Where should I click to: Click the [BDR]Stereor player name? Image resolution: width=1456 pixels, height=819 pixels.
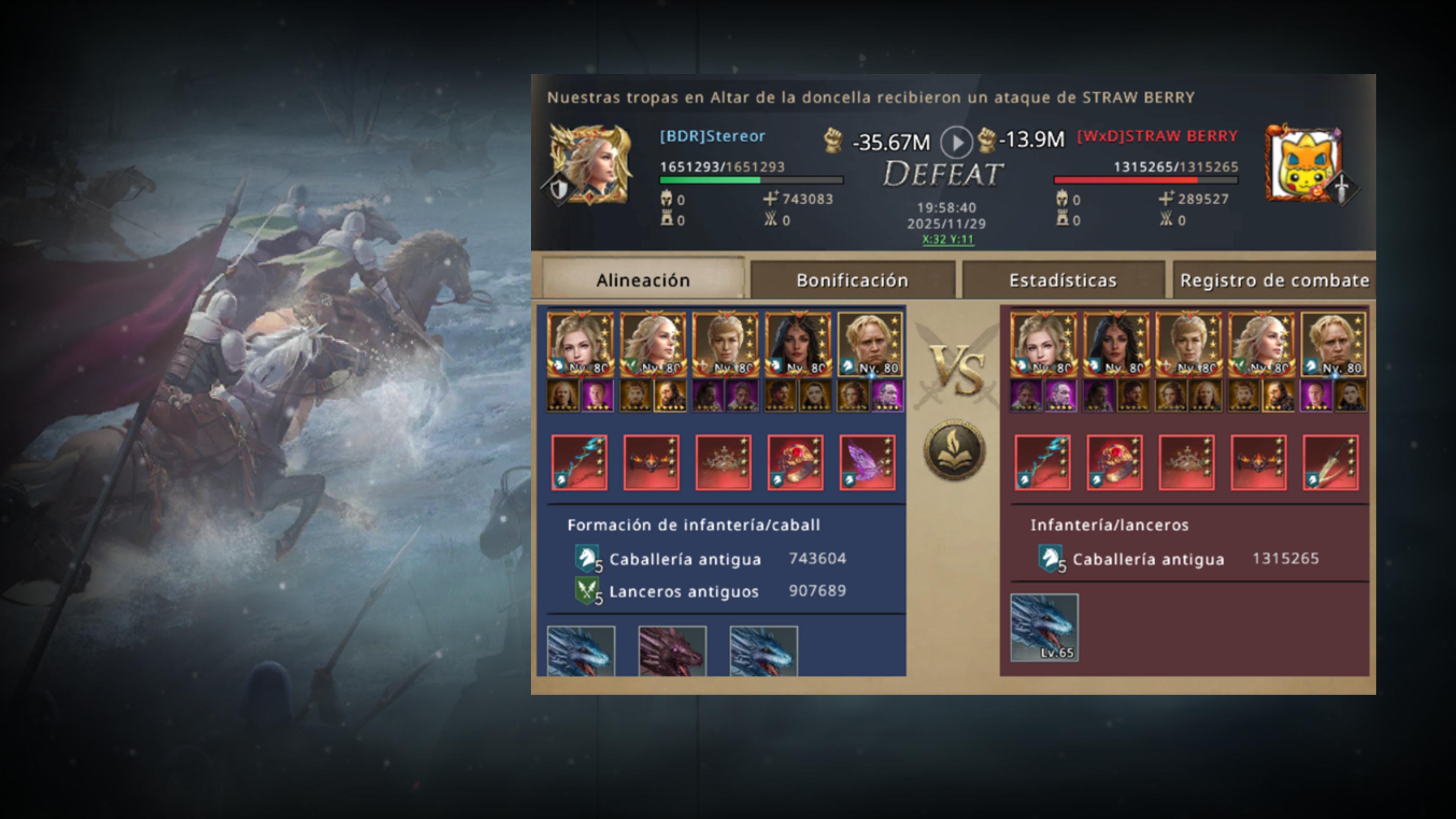pyautogui.click(x=712, y=136)
